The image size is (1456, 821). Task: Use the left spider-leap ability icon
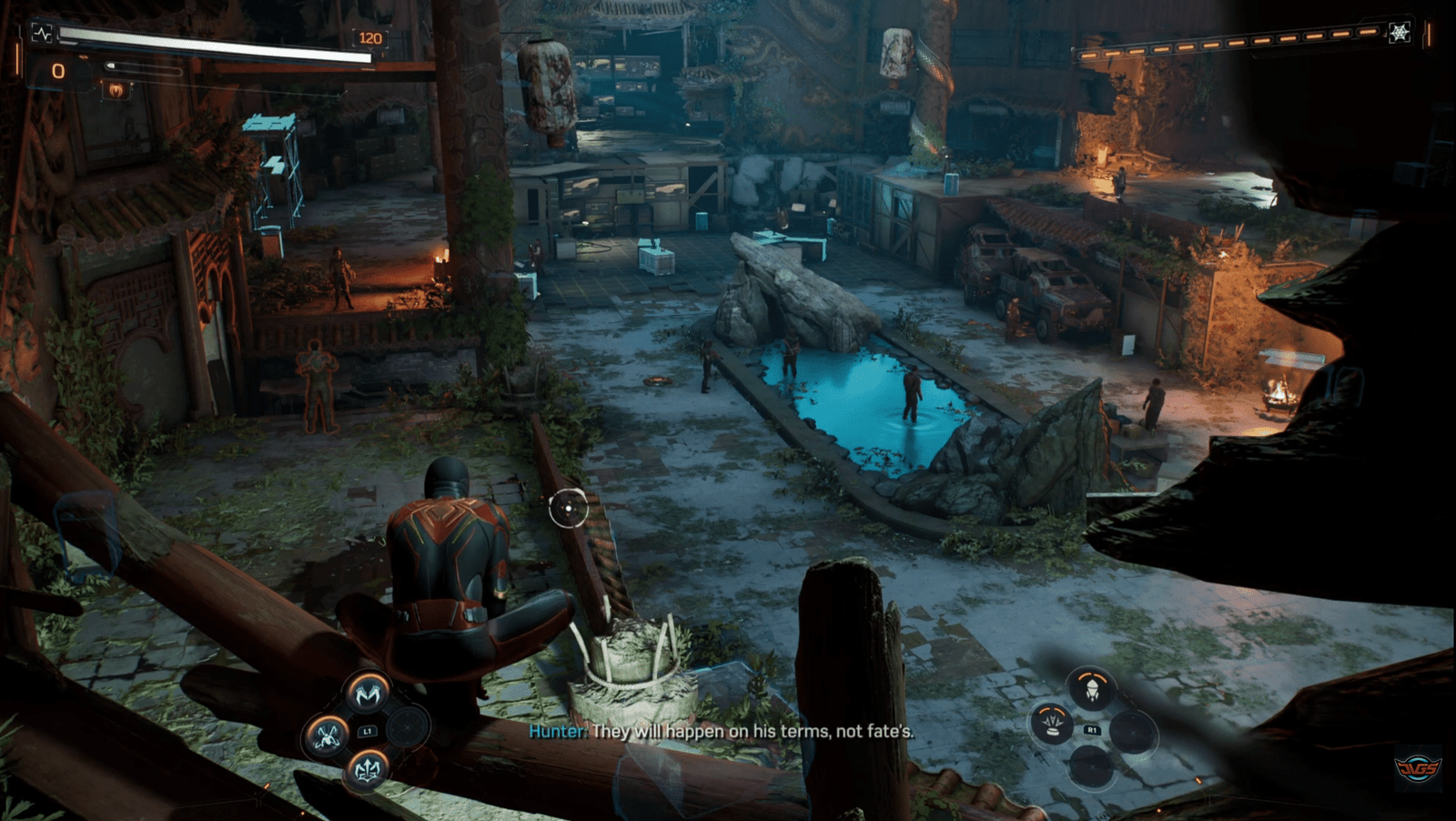pyautogui.click(x=326, y=733)
